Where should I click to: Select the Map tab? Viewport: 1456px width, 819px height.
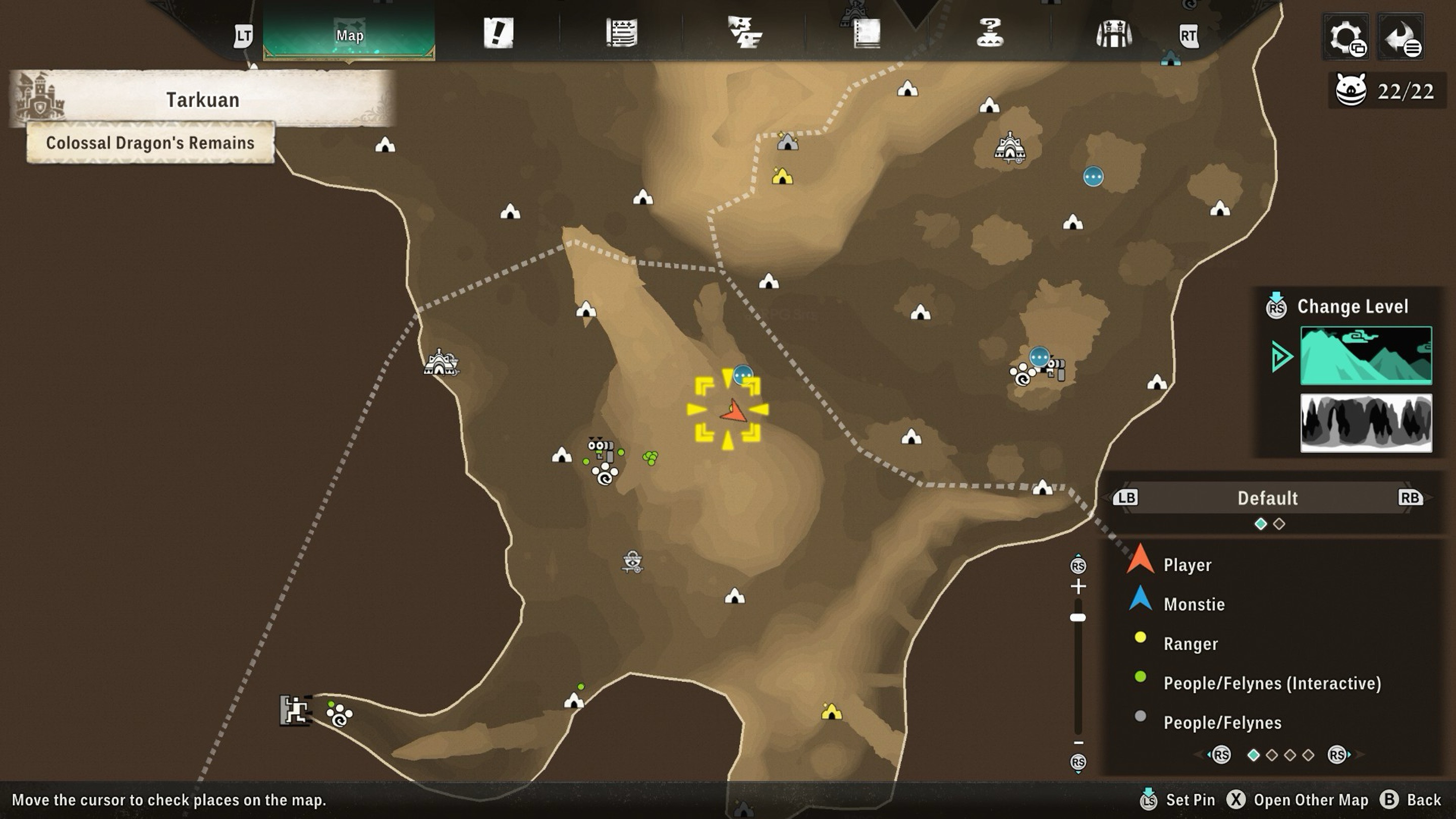tap(349, 35)
